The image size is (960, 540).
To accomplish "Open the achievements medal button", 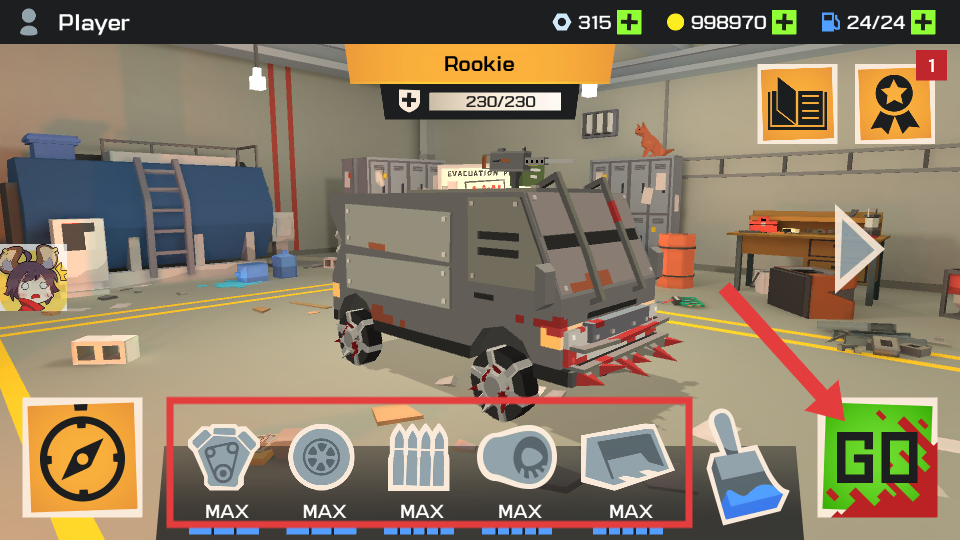I will (894, 103).
